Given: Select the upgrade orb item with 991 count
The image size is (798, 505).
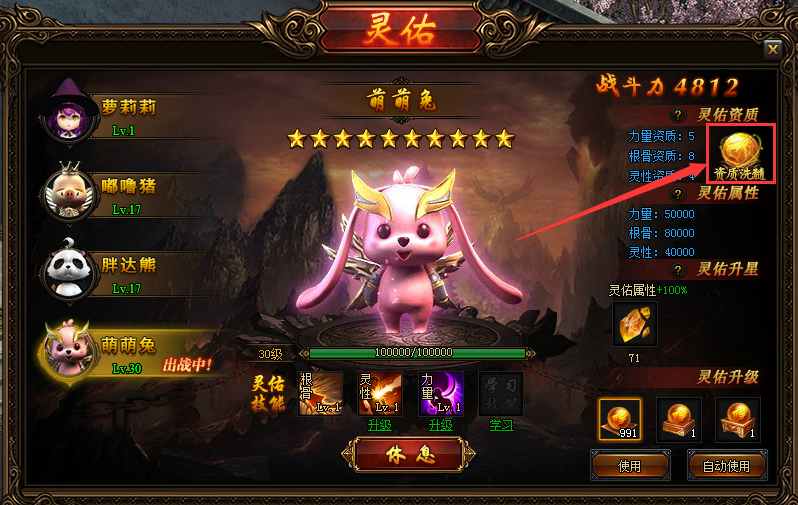Looking at the screenshot, I should pos(620,419).
